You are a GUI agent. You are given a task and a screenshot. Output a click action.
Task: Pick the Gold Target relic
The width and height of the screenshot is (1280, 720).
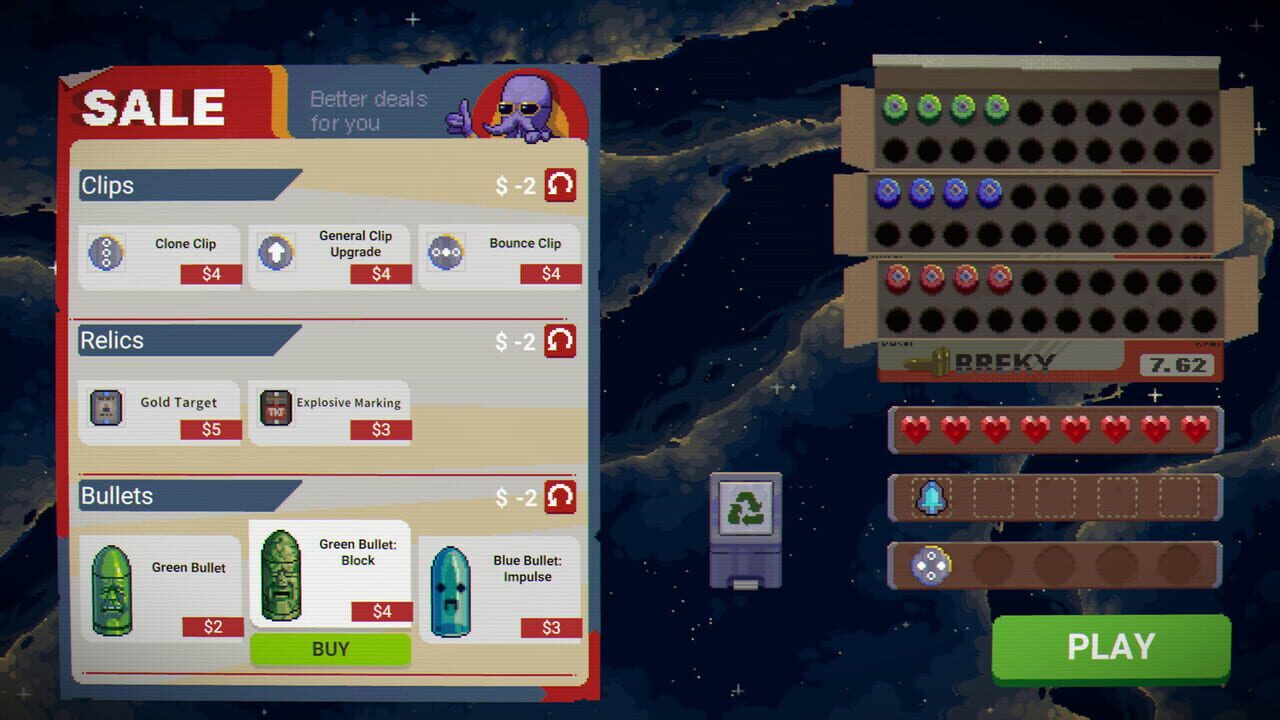point(160,411)
